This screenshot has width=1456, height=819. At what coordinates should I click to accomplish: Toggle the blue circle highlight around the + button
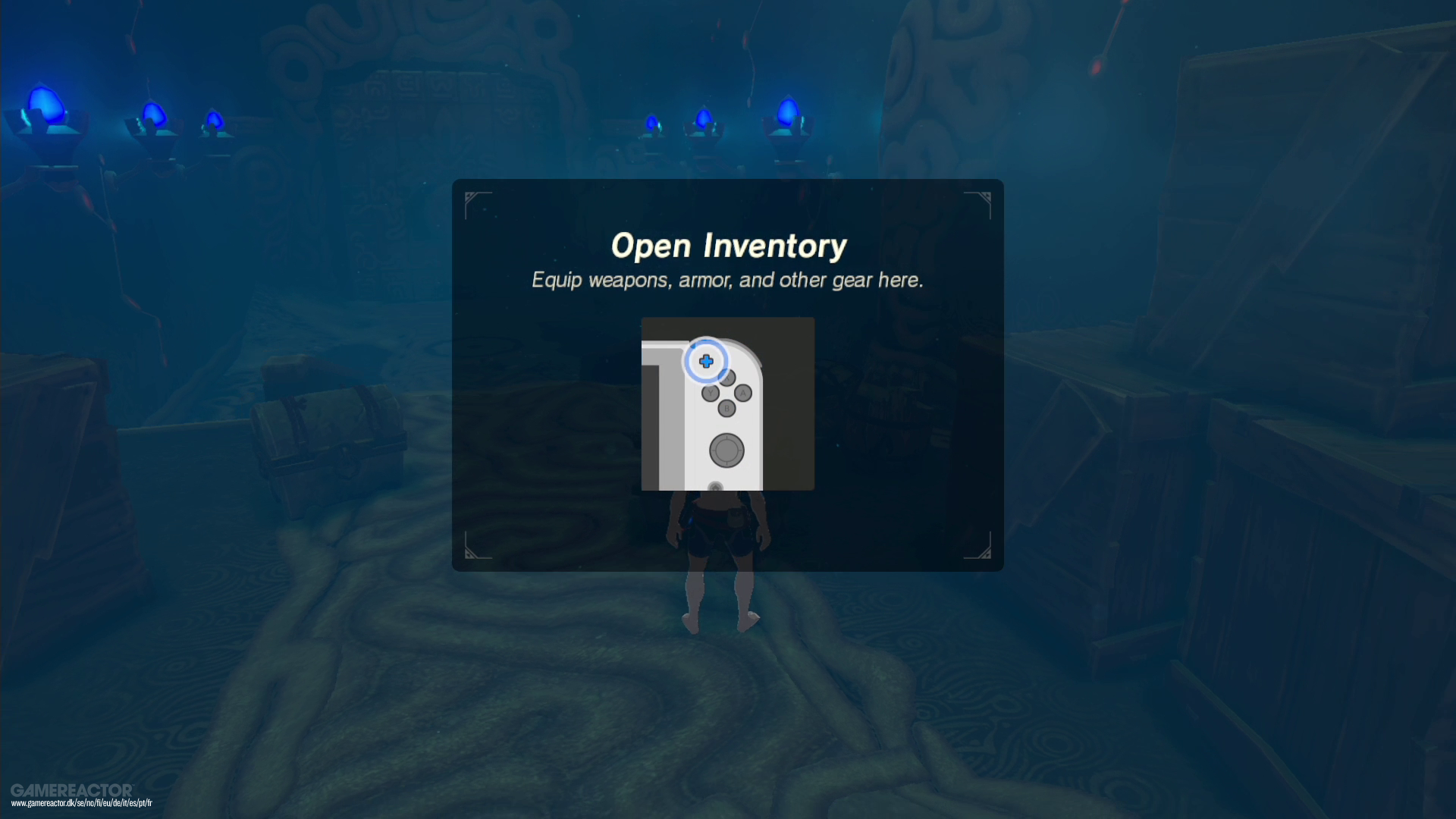(x=706, y=362)
